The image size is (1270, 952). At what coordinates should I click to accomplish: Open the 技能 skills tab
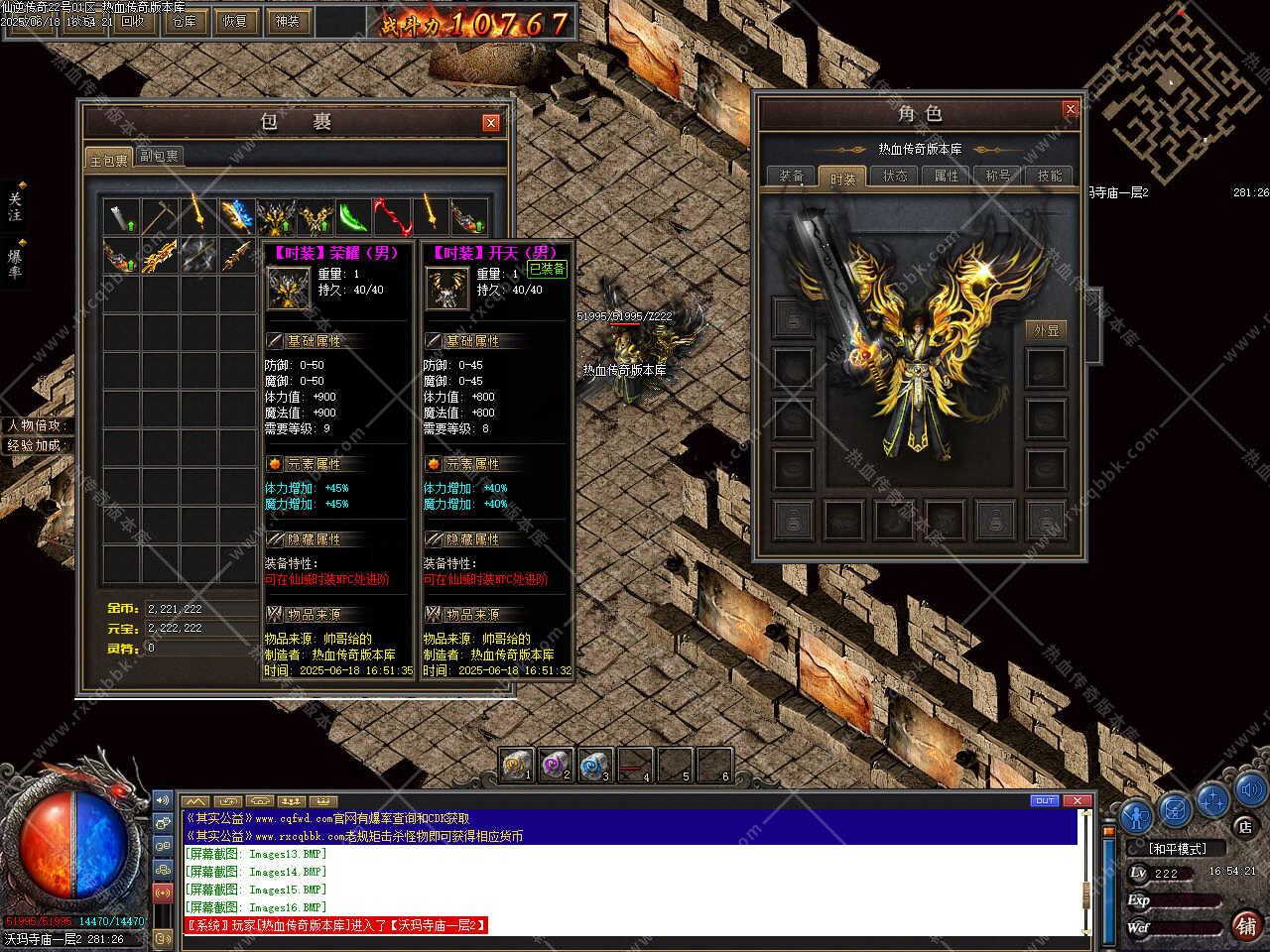point(1050,177)
